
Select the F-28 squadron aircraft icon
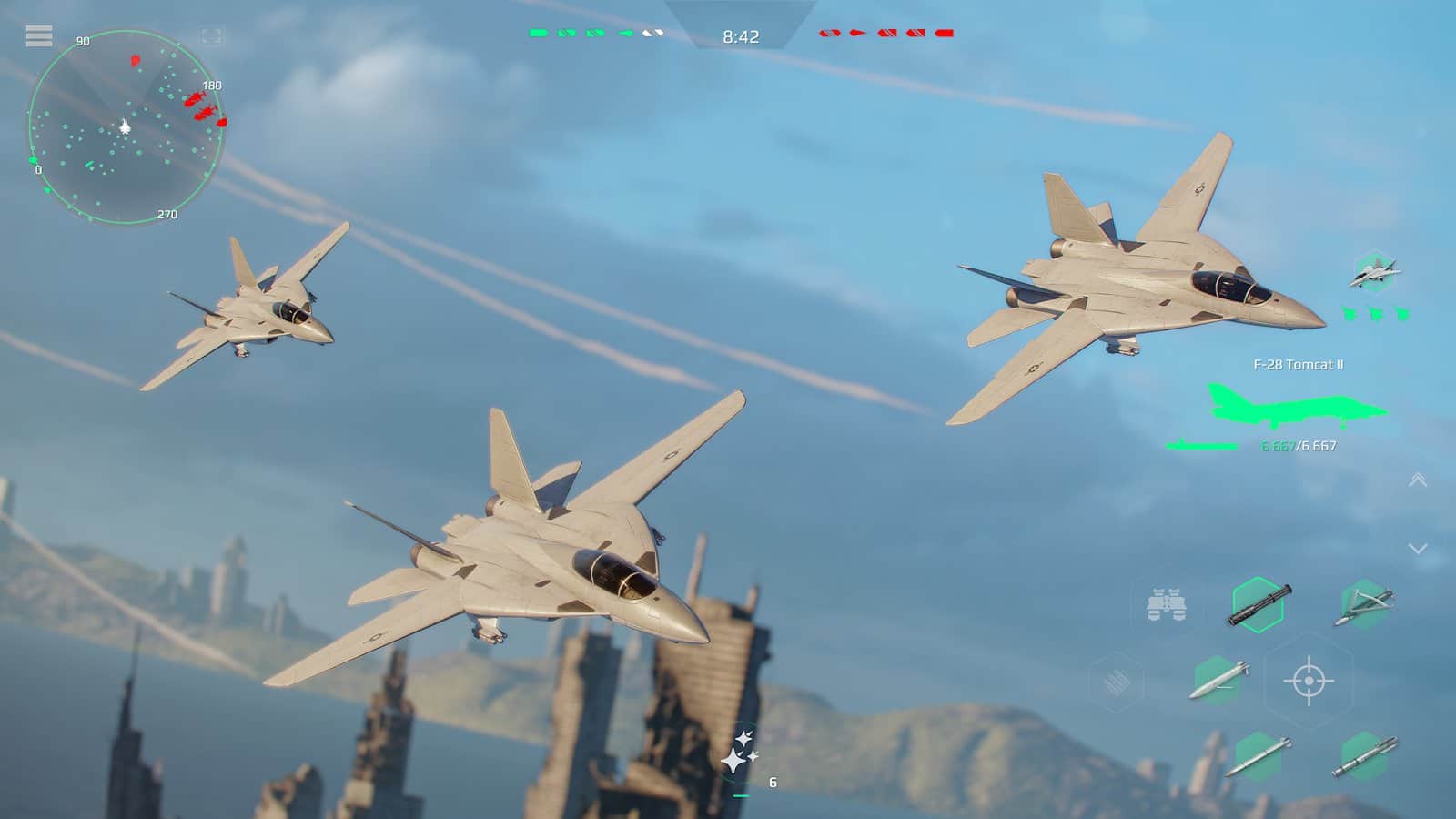(x=1374, y=271)
